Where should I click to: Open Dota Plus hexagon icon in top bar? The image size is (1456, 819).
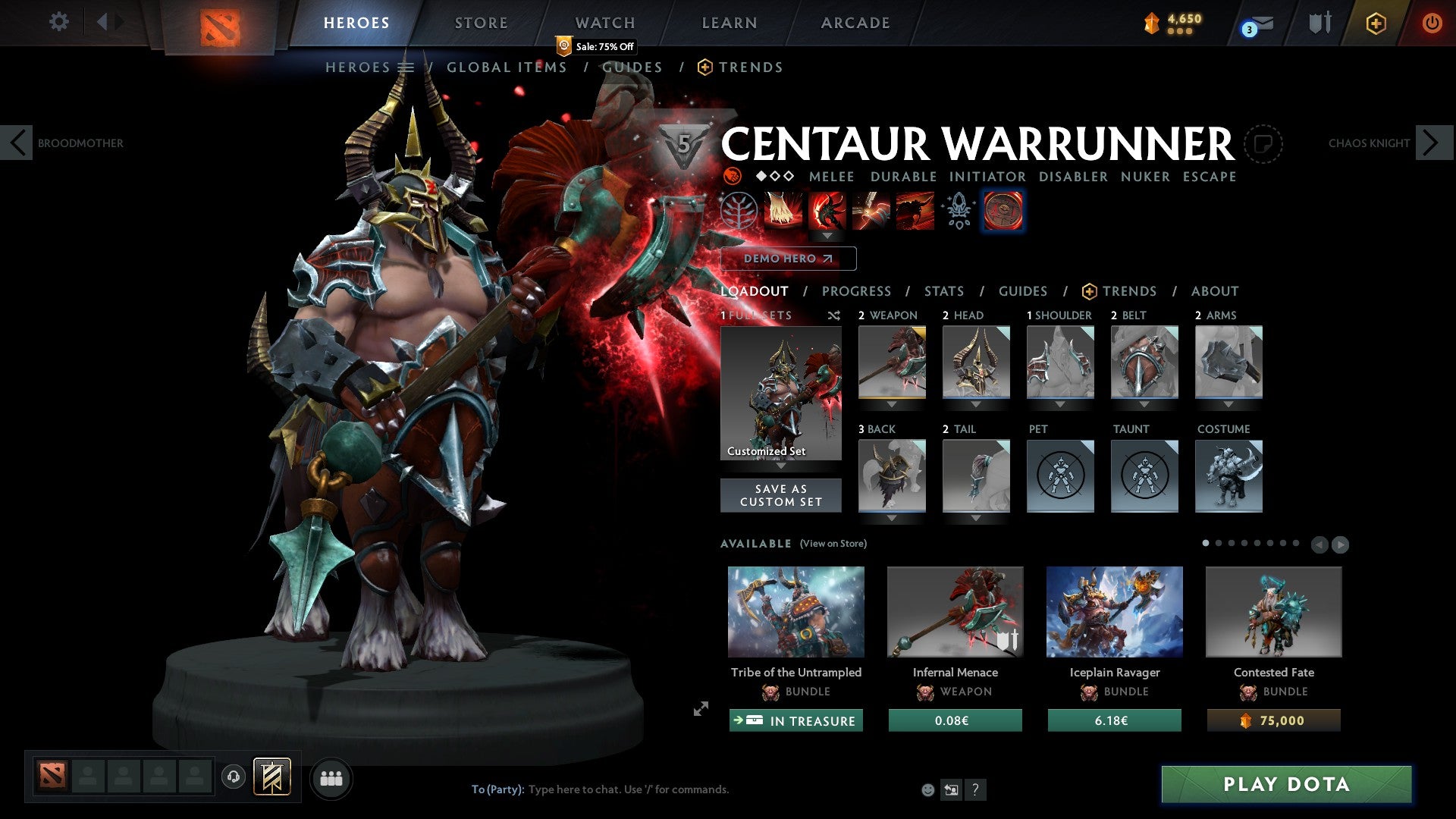click(x=1376, y=24)
